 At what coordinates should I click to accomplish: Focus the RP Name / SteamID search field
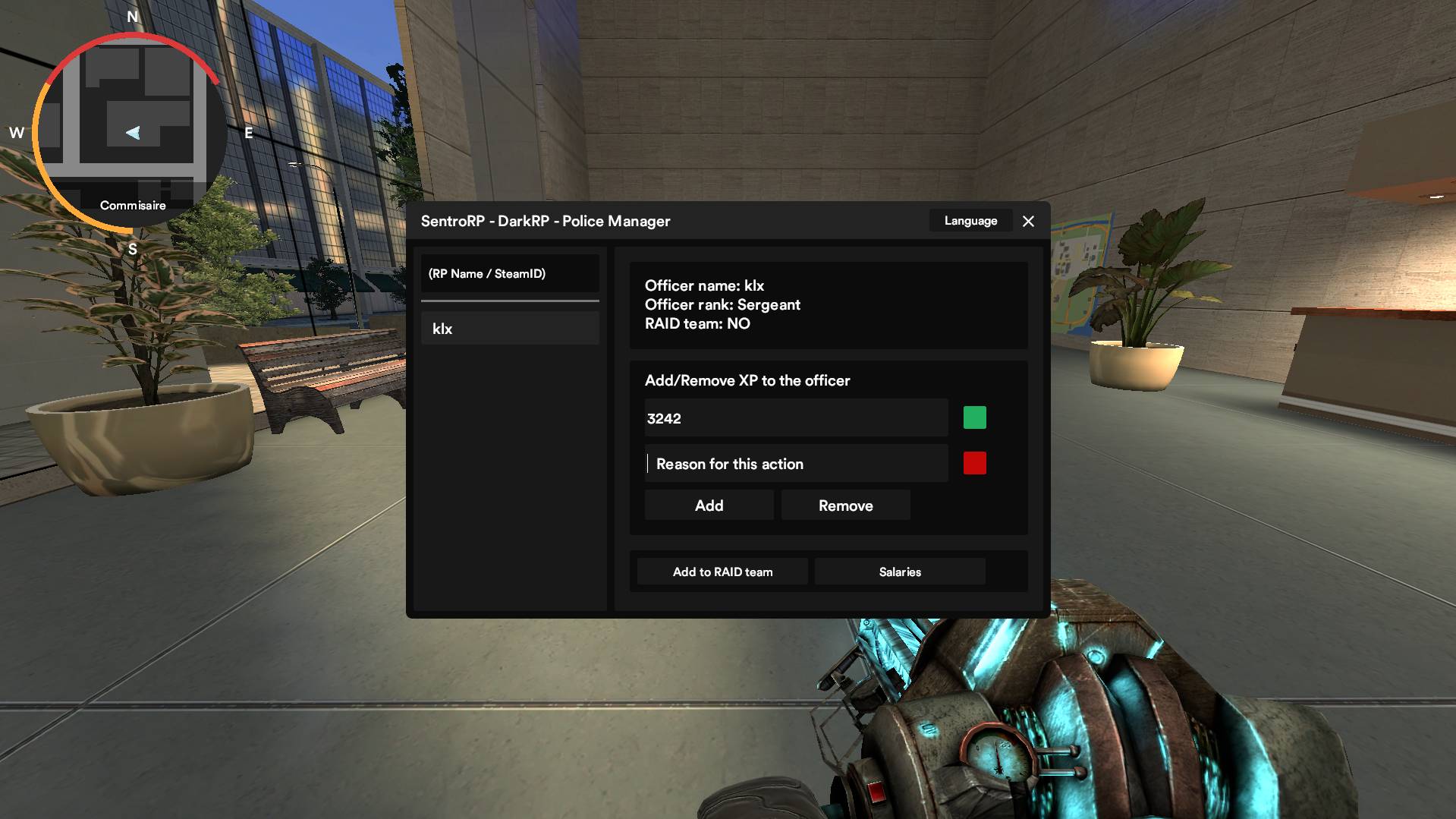pyautogui.click(x=510, y=274)
